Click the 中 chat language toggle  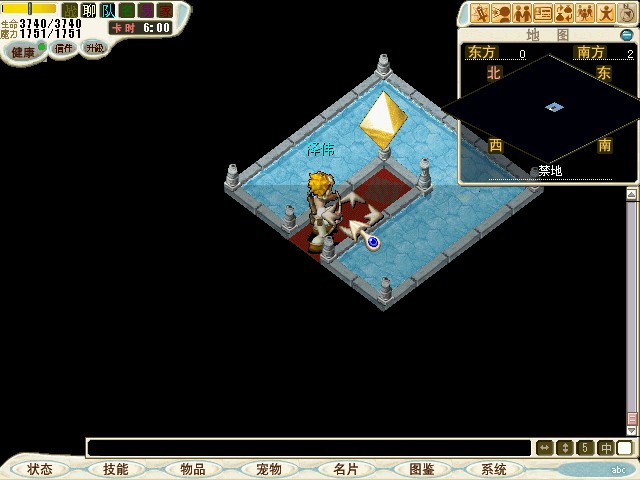click(x=606, y=448)
